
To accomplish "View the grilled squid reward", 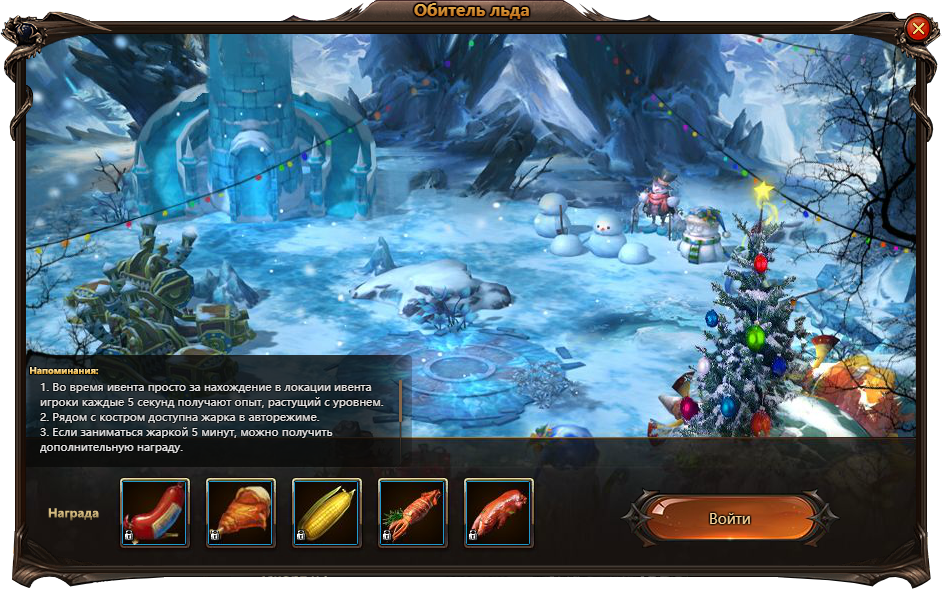I will click(413, 513).
